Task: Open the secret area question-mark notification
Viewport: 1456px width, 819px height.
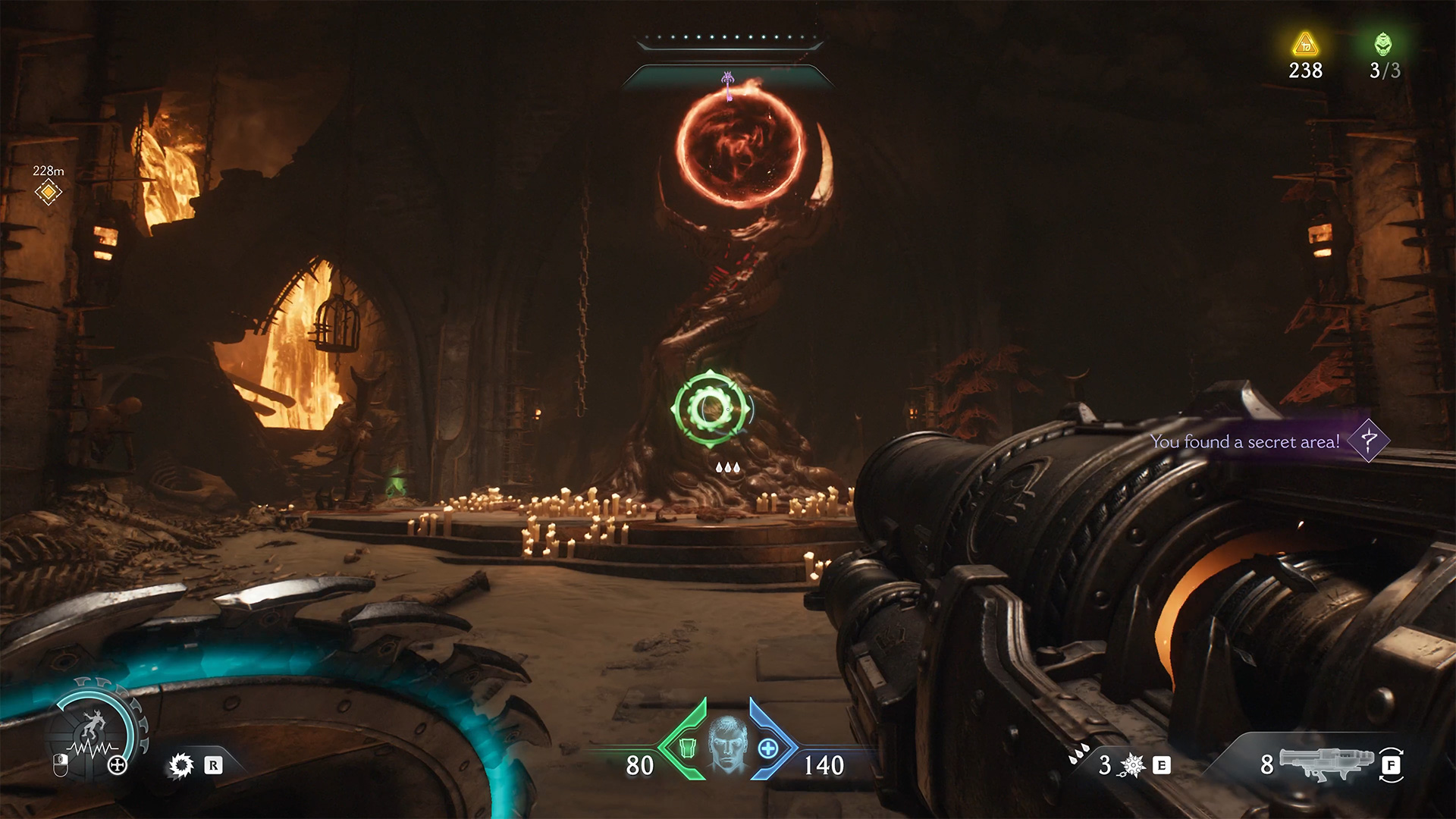Action: pos(1368,440)
